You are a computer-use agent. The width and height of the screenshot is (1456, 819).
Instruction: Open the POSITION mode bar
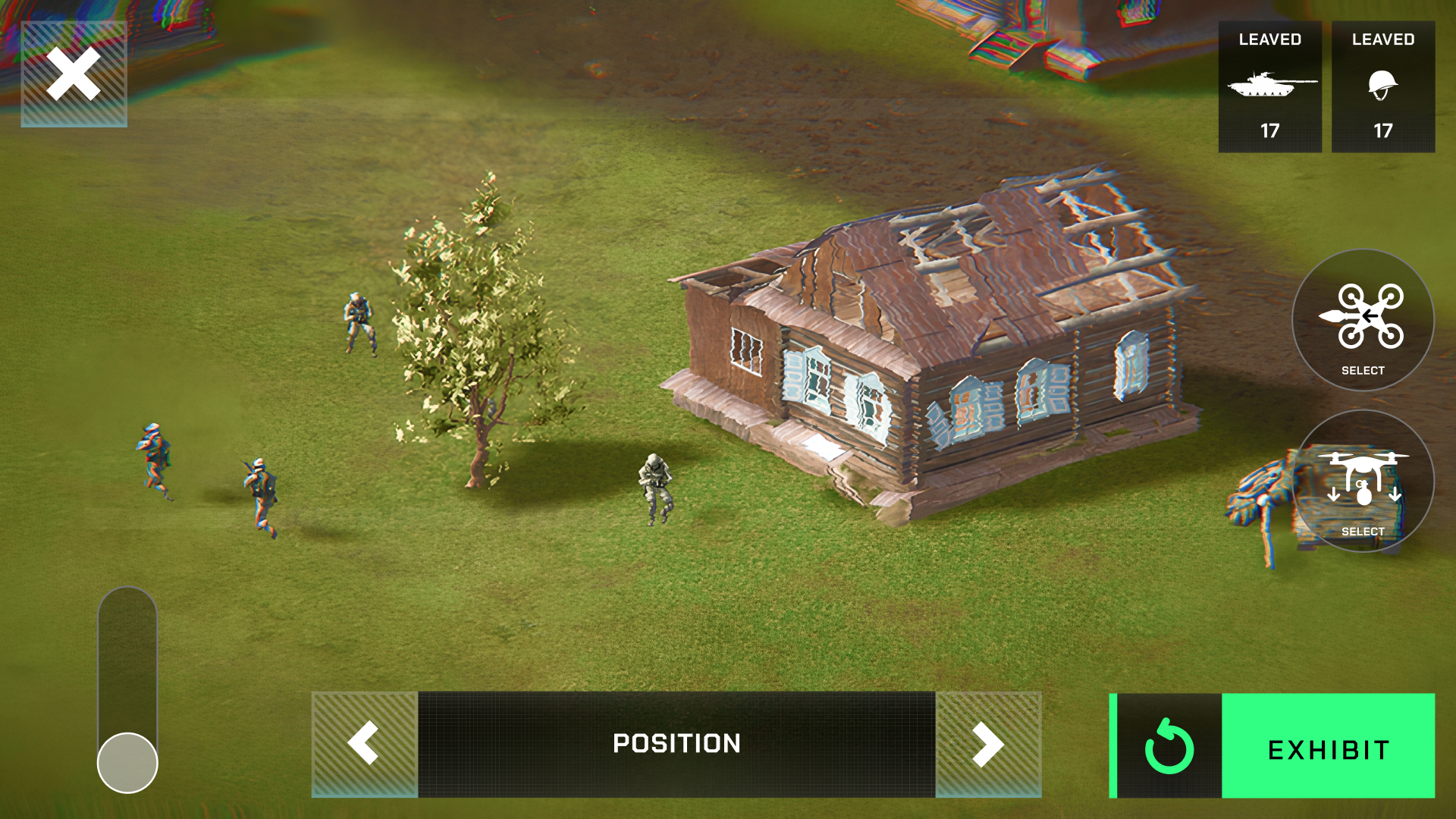pos(677,744)
